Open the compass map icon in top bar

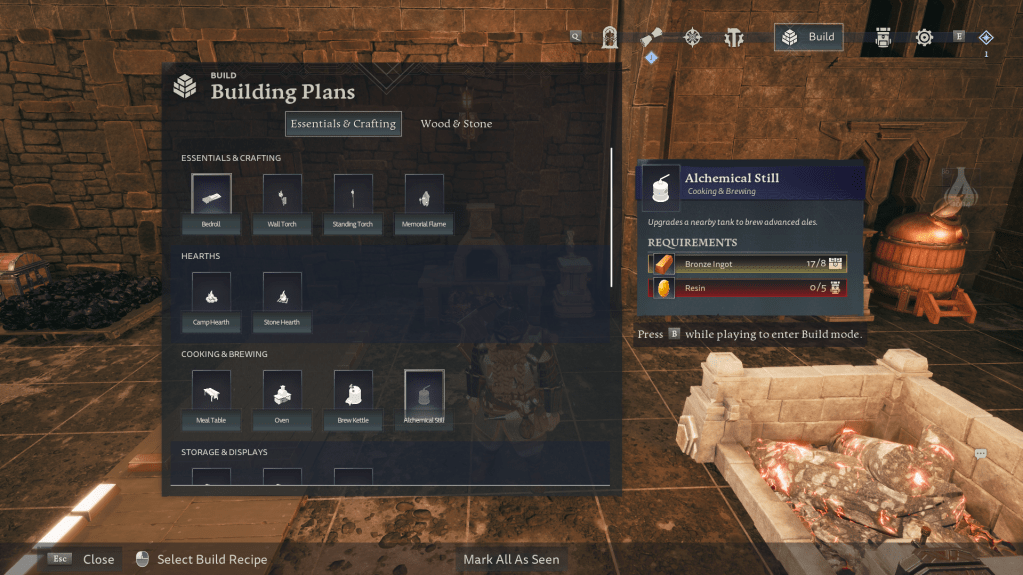pyautogui.click(x=692, y=38)
